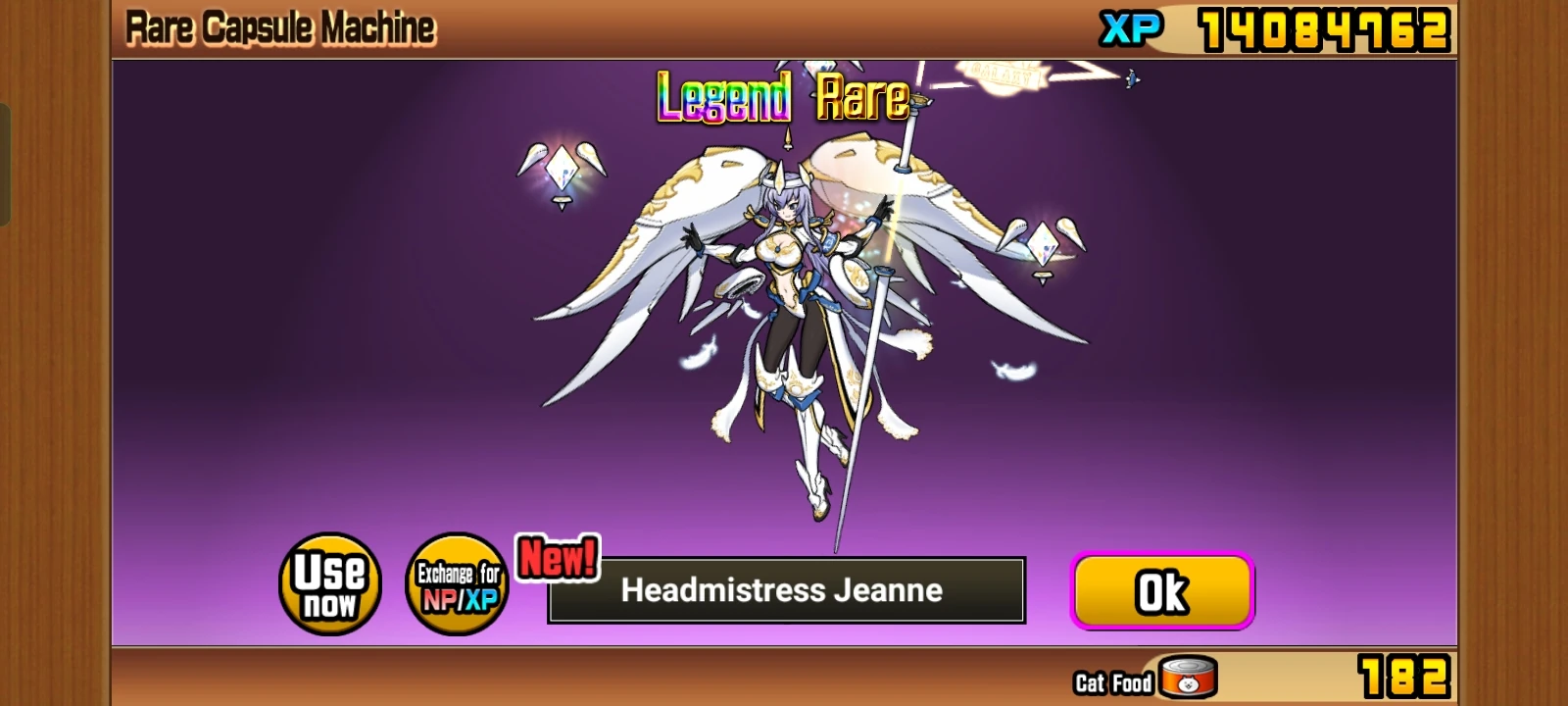This screenshot has height=706, width=1568.
Task: Select the Cat Food count of 182
Action: tap(1403, 675)
